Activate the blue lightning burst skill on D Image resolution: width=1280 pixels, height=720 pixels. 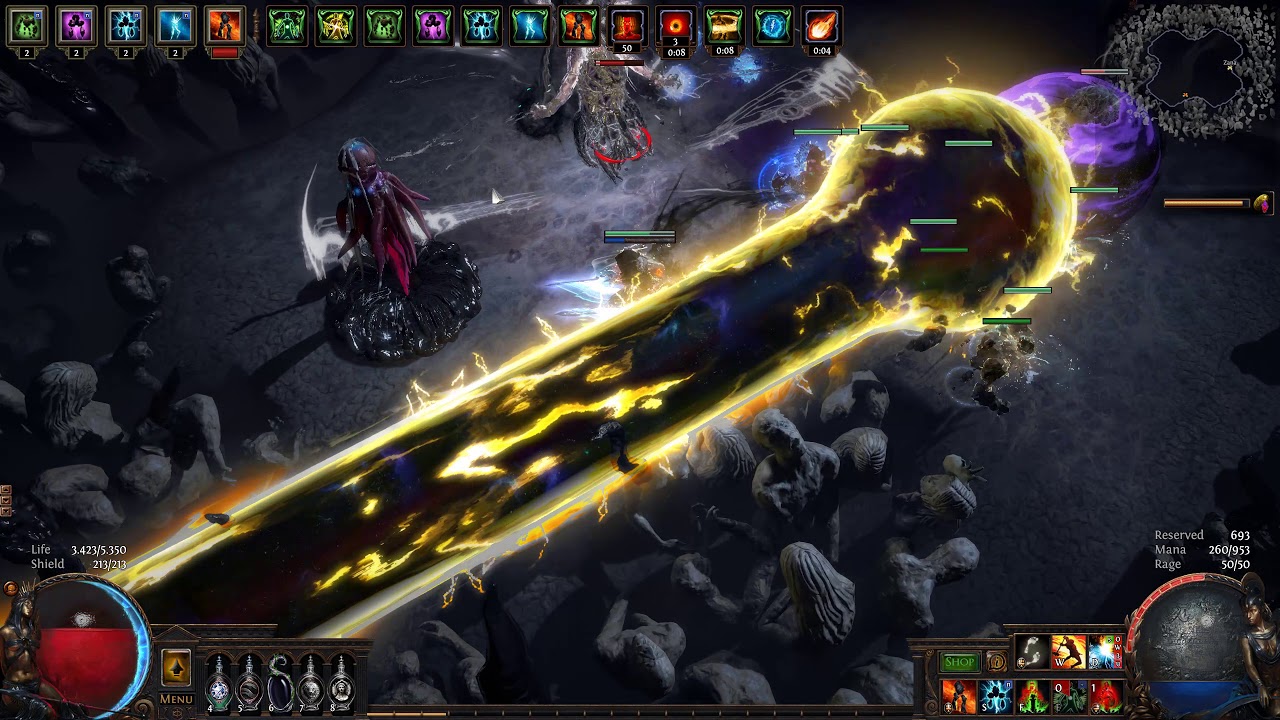[x=1104, y=652]
